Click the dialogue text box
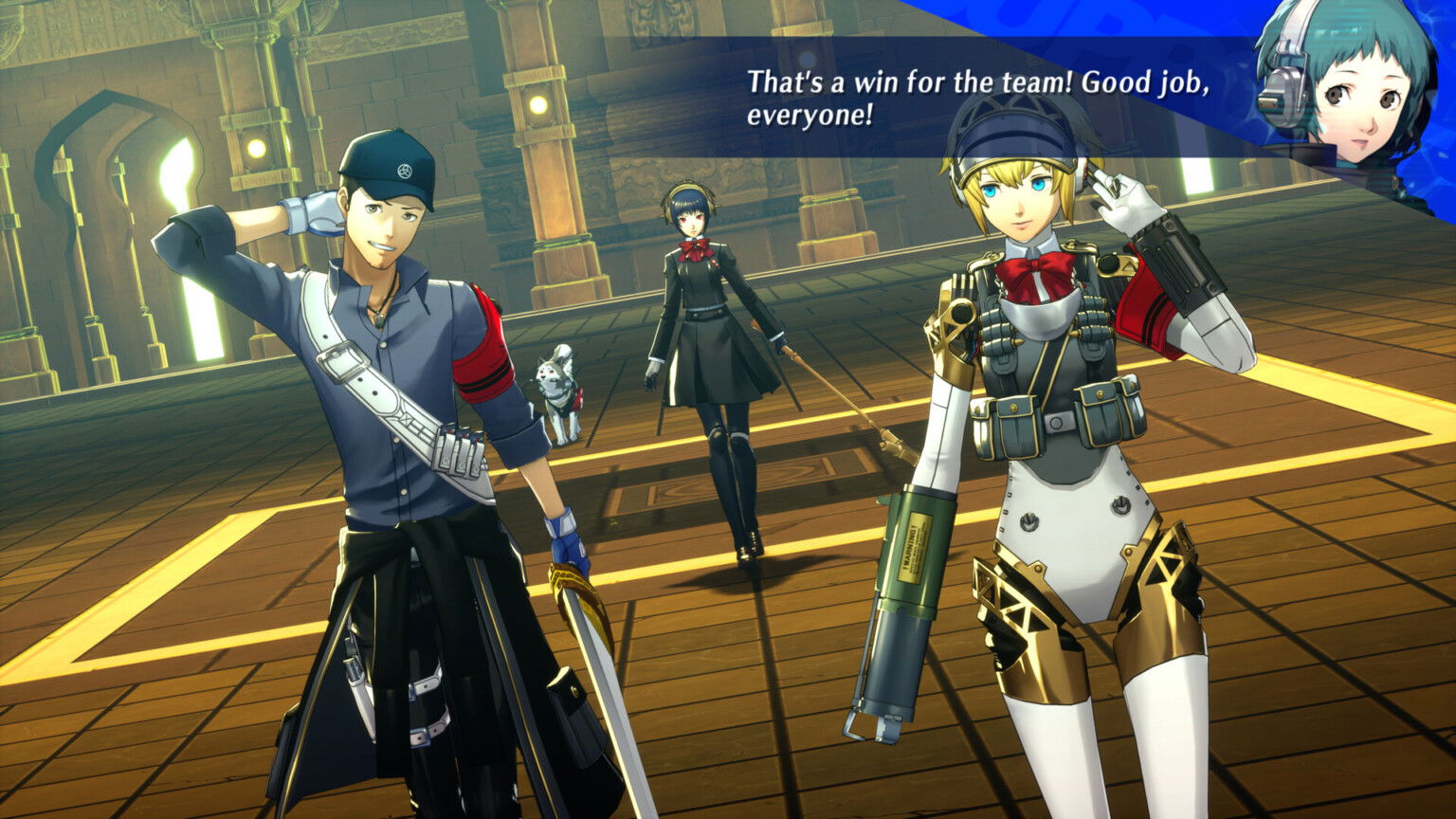The image size is (1456, 819). point(948,95)
